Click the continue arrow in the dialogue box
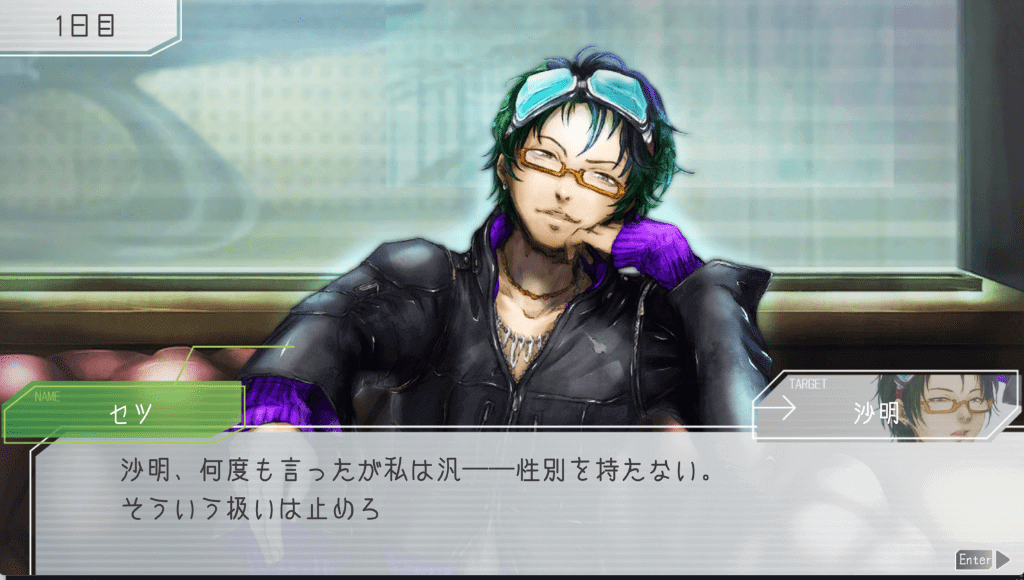 click(1002, 560)
